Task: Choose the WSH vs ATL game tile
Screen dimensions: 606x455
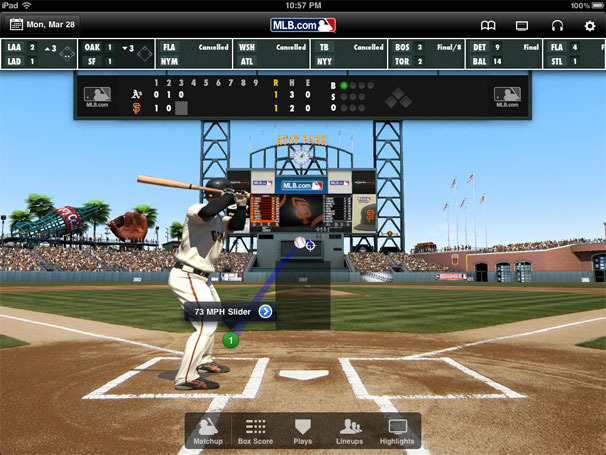Action: tap(272, 53)
